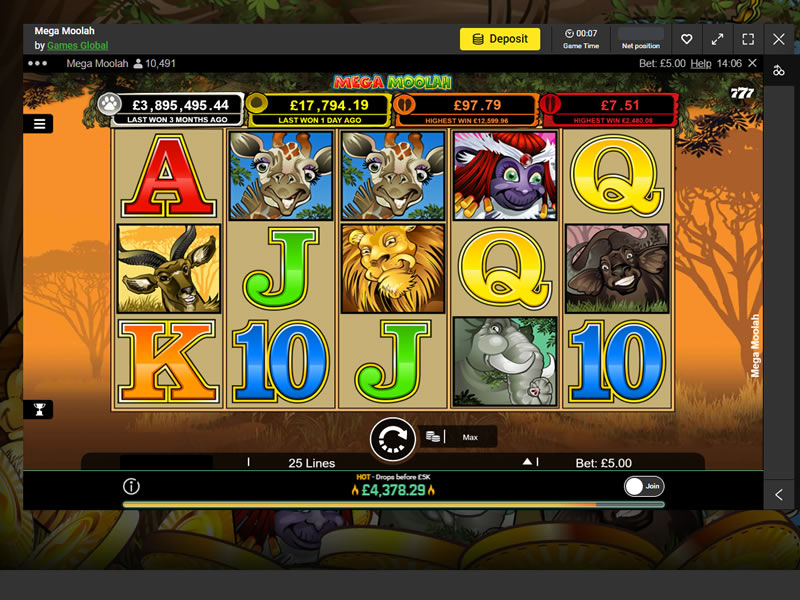Enter fullscreen mode with the square brackets icon
This screenshot has width=800, height=600.
[x=748, y=39]
